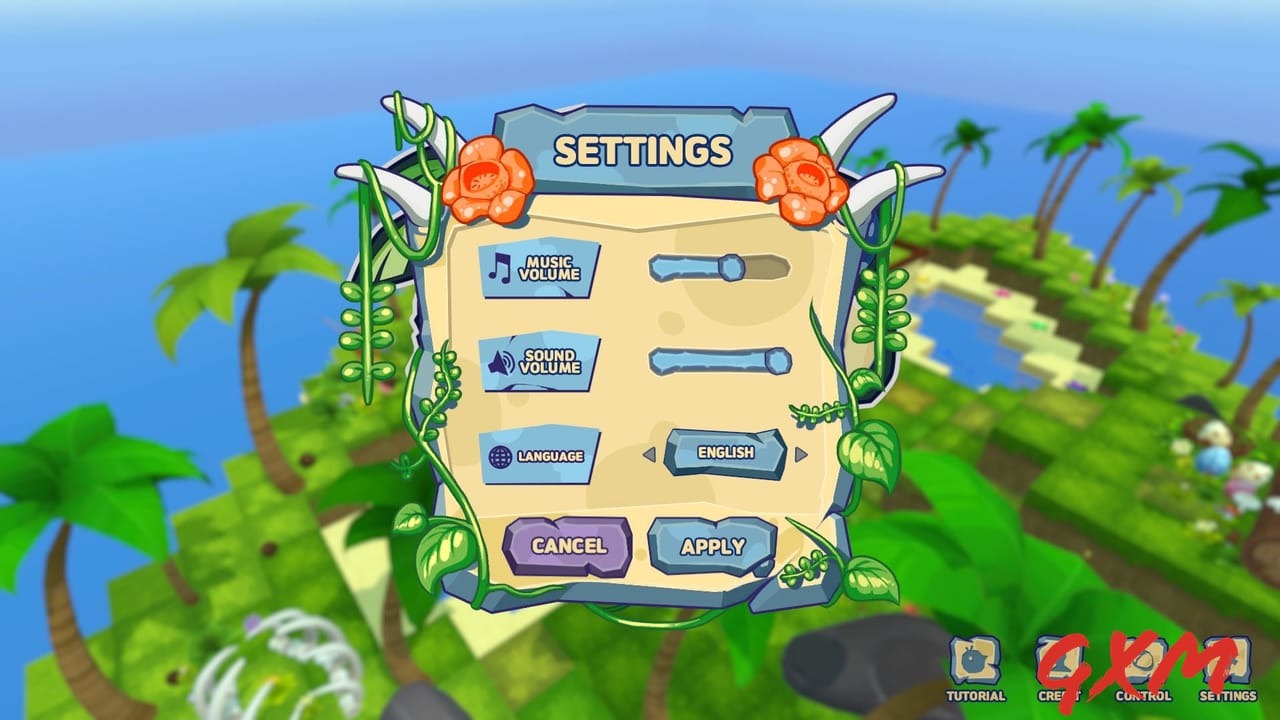The image size is (1280, 720).
Task: Open the Tutorial icon in the bottom bar
Action: 975,663
